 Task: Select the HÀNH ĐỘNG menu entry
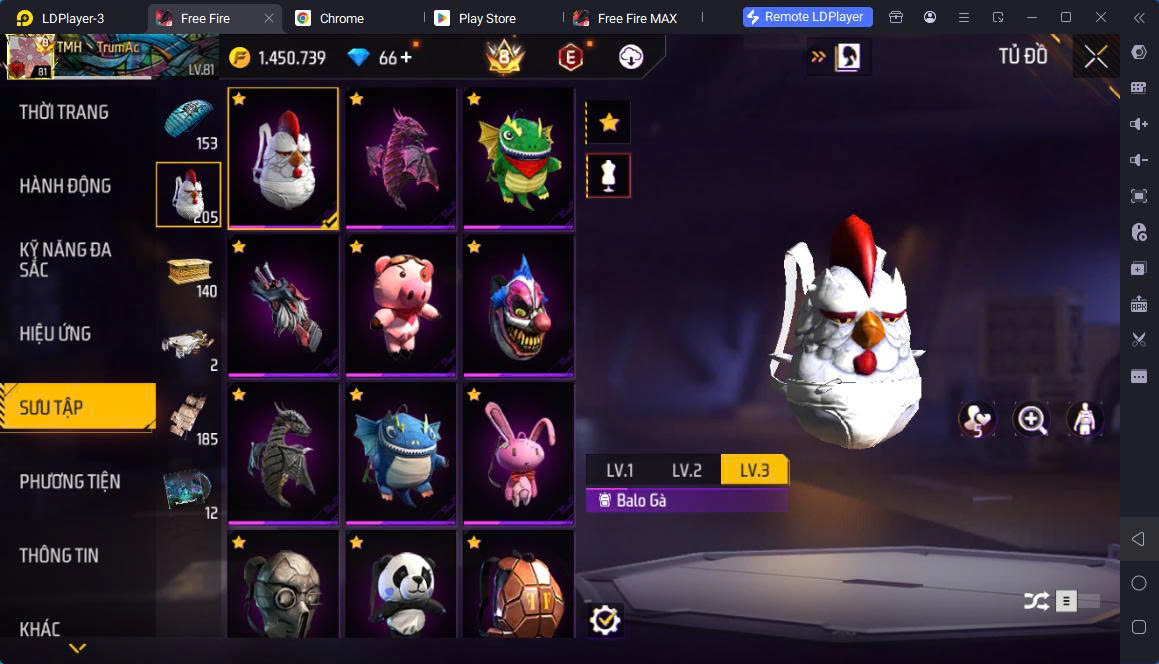(x=65, y=186)
